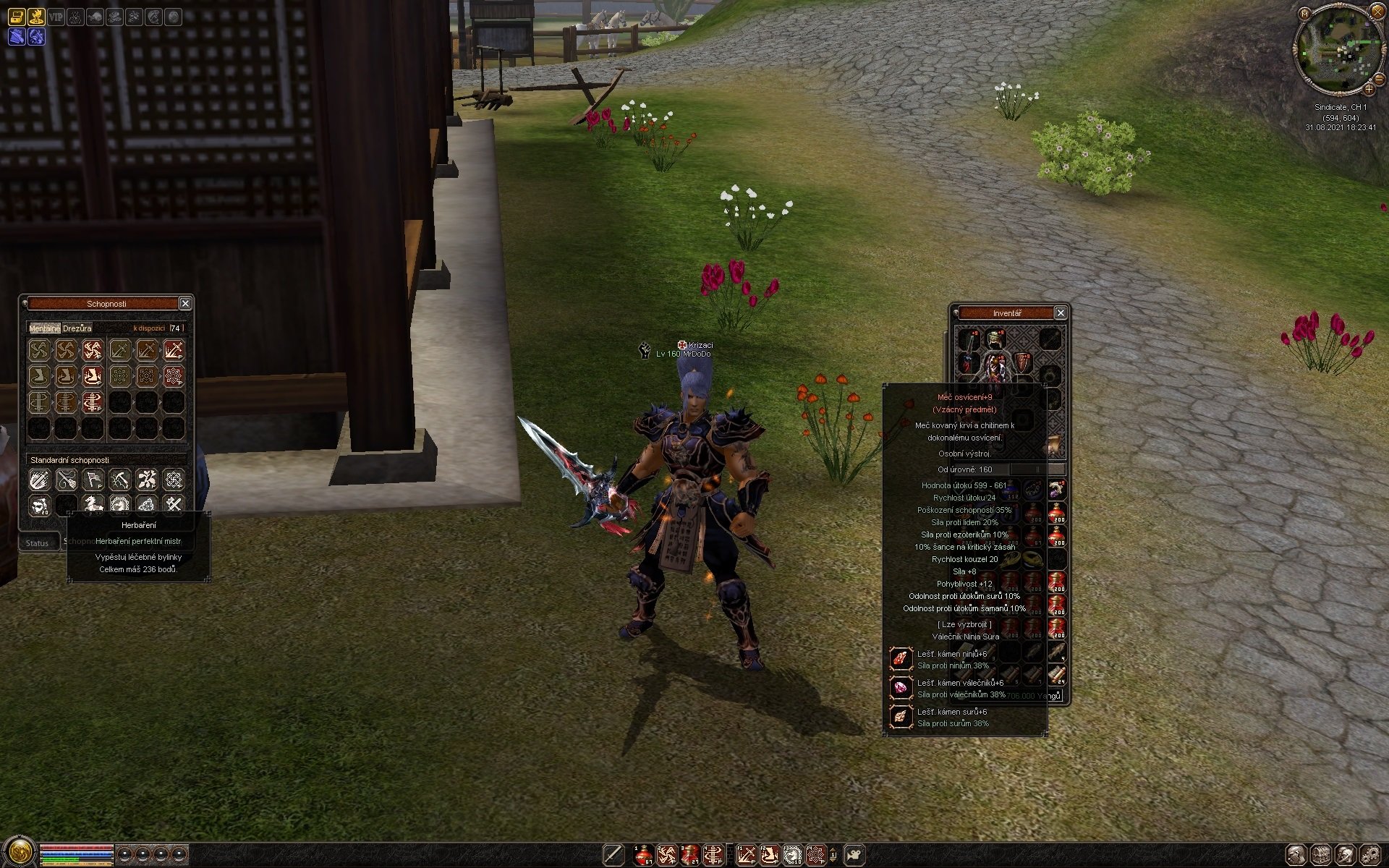Click the camera icon beside the hotbar
Screen dimensions: 1389x868
854,854
